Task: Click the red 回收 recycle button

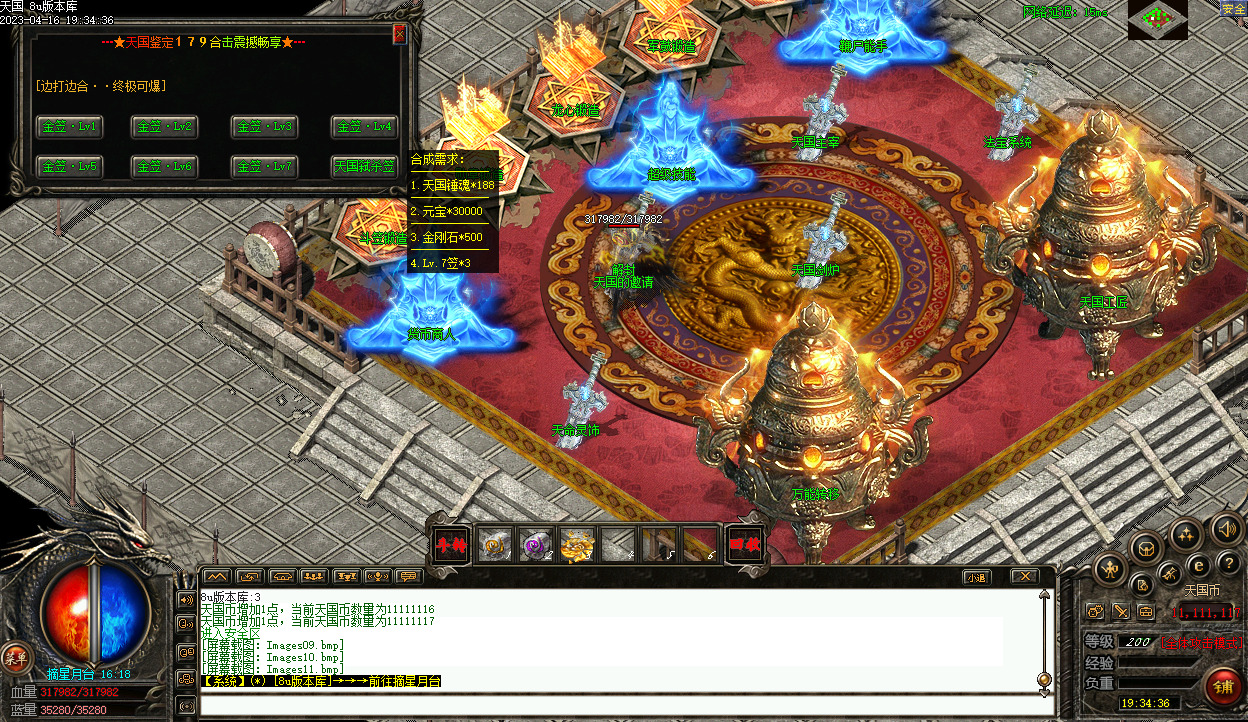Action: pos(744,544)
